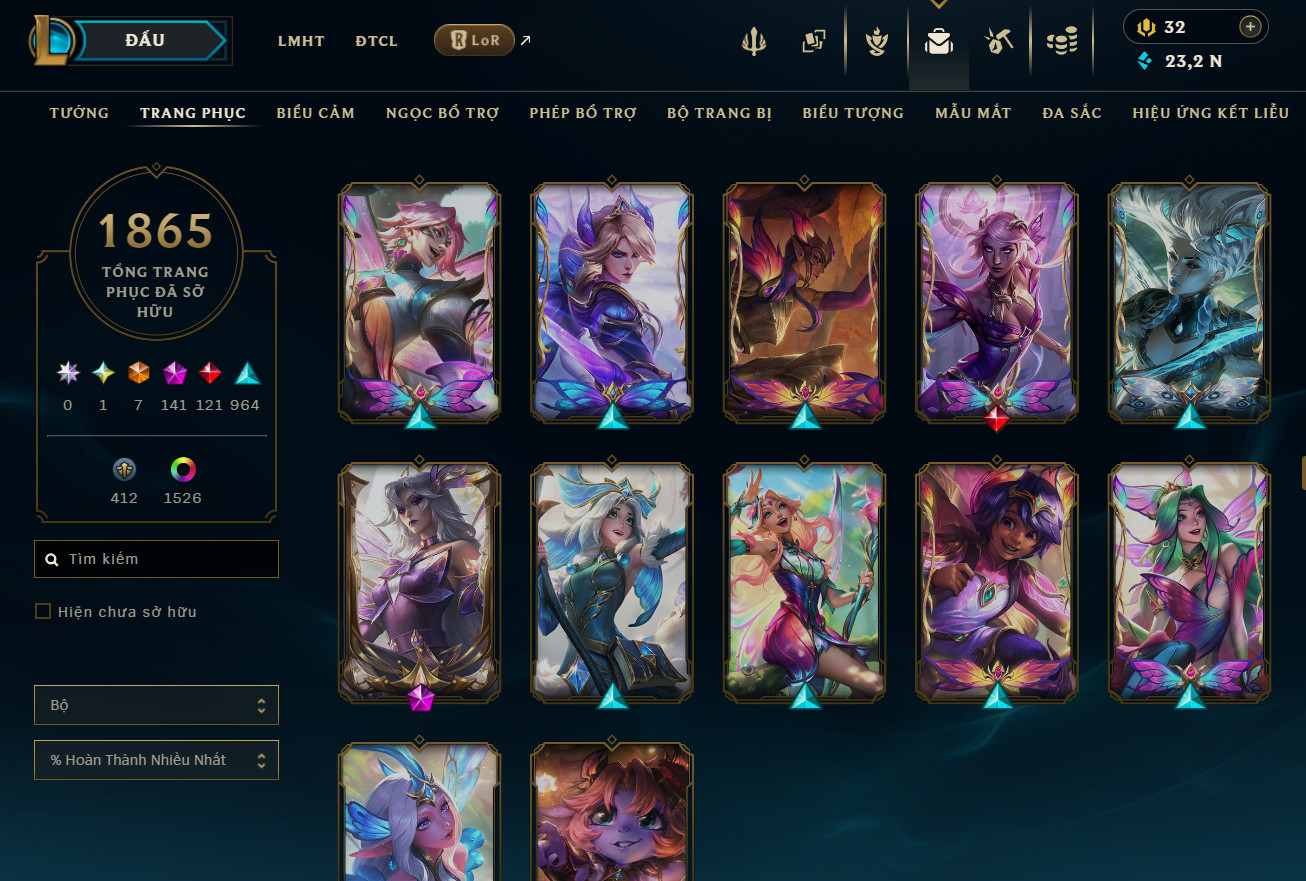Open the % Hoàn Thành Nhiều Nhất dropdown
This screenshot has height=881, width=1306.
pyautogui.click(x=156, y=760)
